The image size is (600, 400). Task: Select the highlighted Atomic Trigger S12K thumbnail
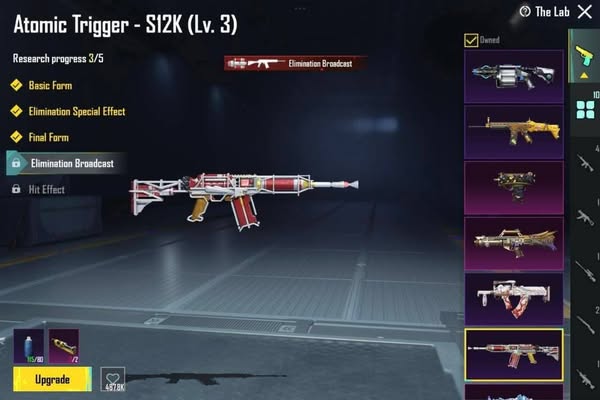[x=513, y=354]
